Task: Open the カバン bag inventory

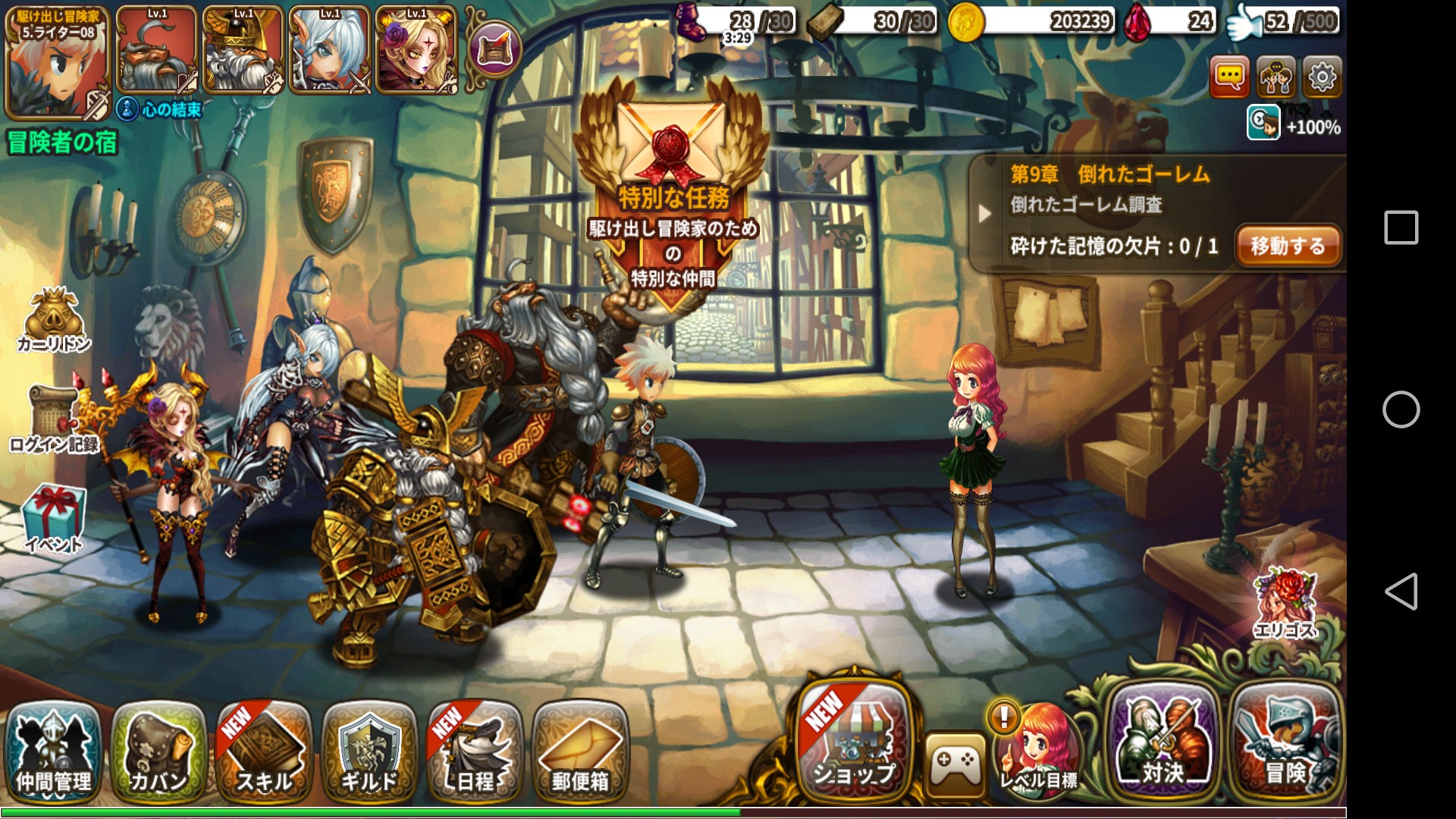Action: (158, 752)
